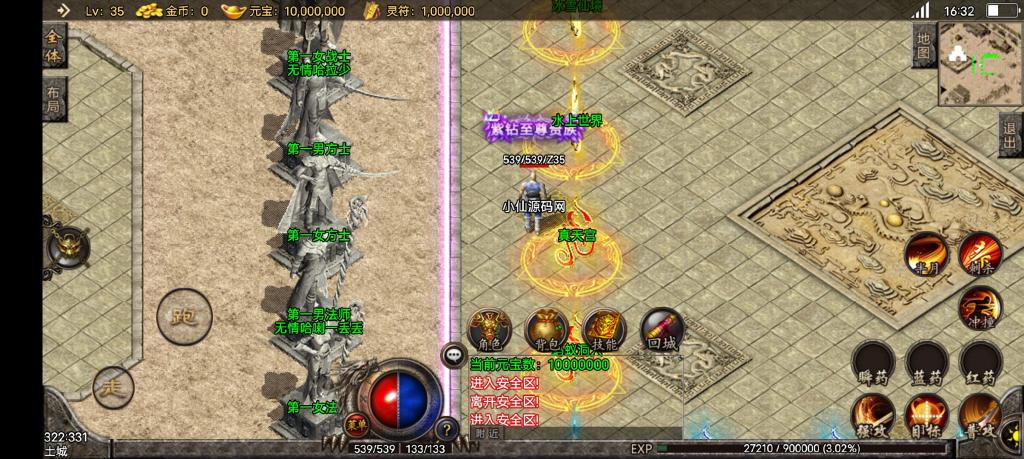The width and height of the screenshot is (1024, 459).
Task: Select the 附近 nearby chat tab
Action: (488, 433)
